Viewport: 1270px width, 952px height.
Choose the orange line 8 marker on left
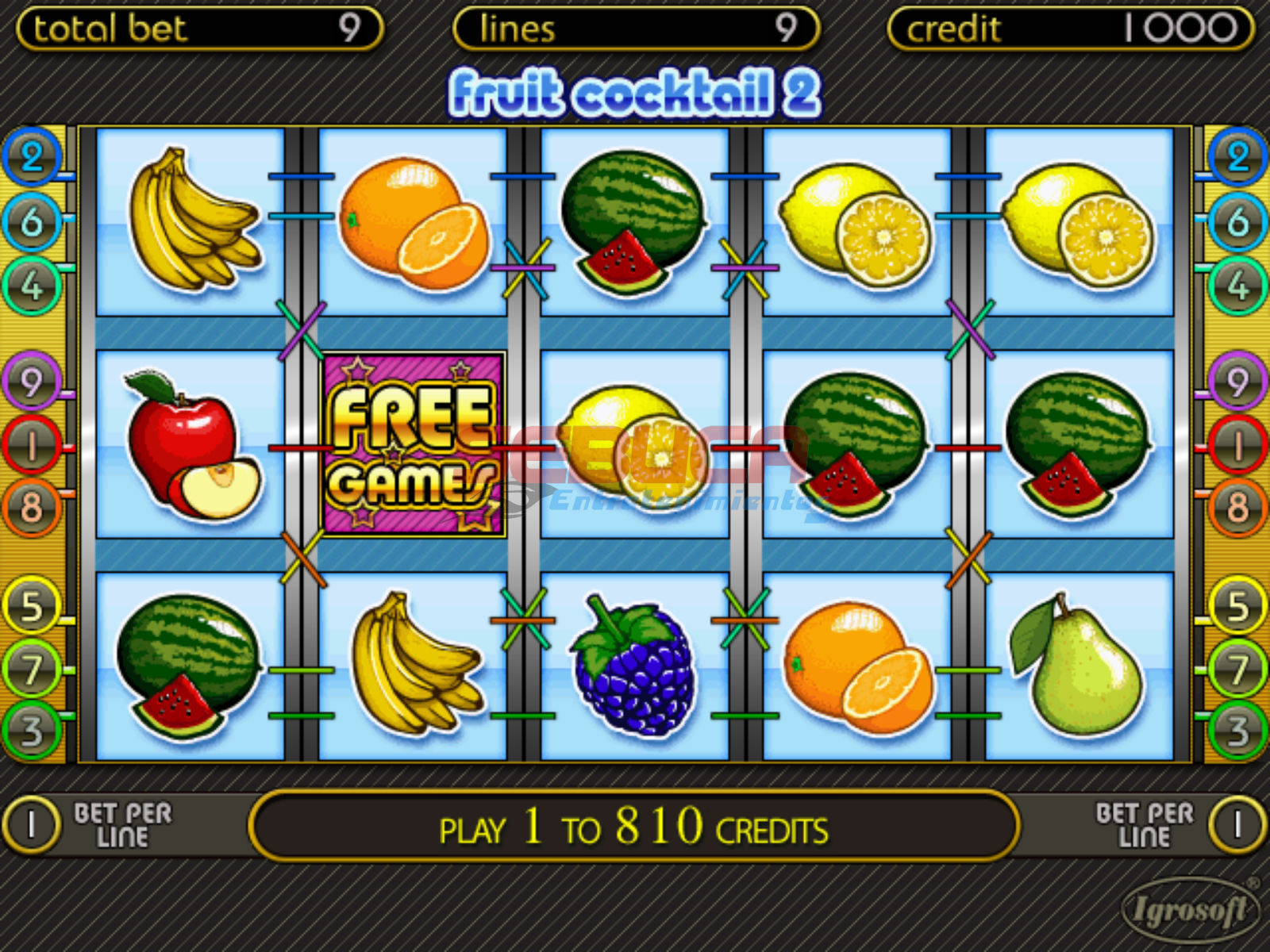(x=32, y=508)
